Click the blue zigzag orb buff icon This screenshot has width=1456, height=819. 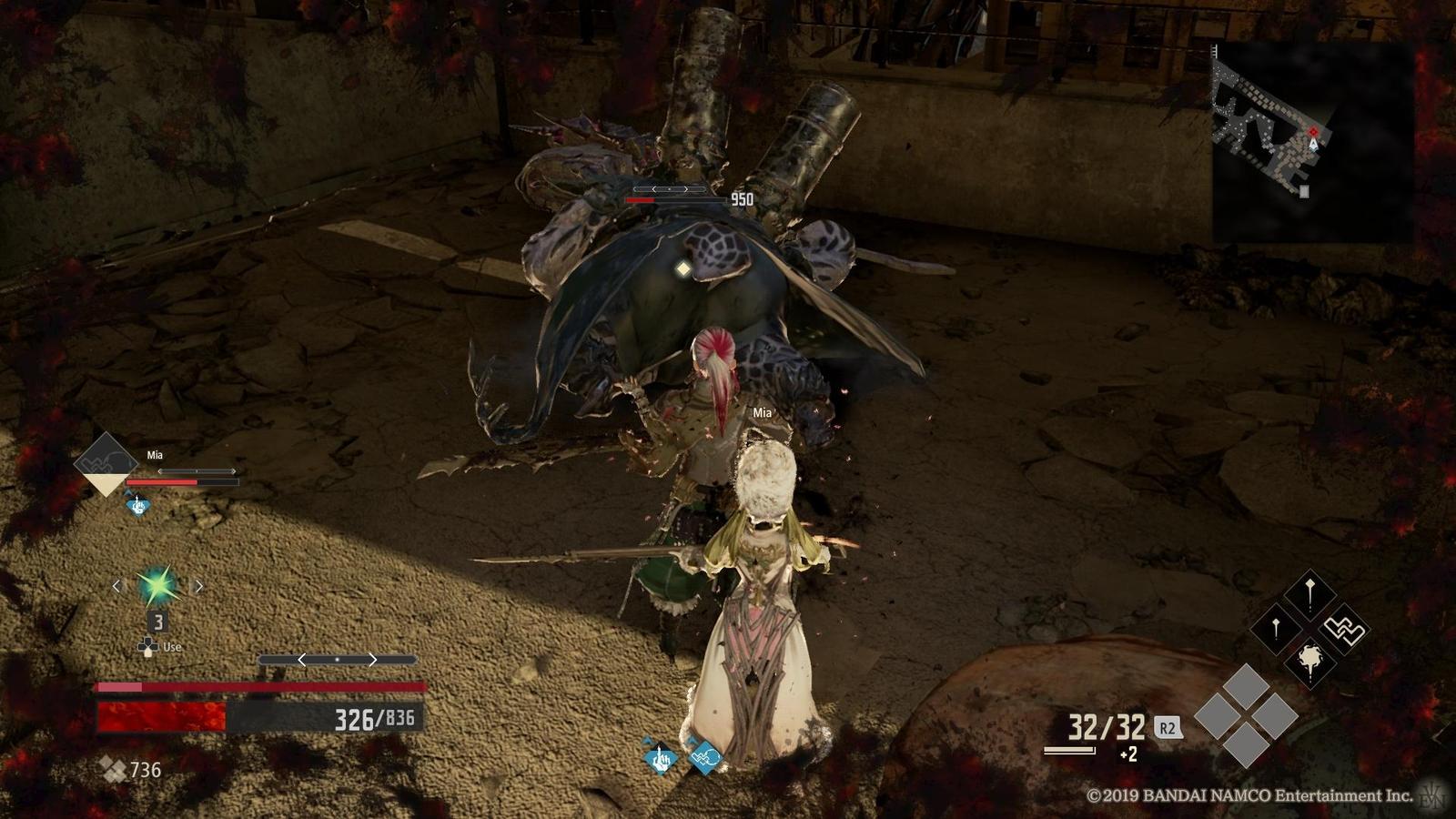(704, 755)
